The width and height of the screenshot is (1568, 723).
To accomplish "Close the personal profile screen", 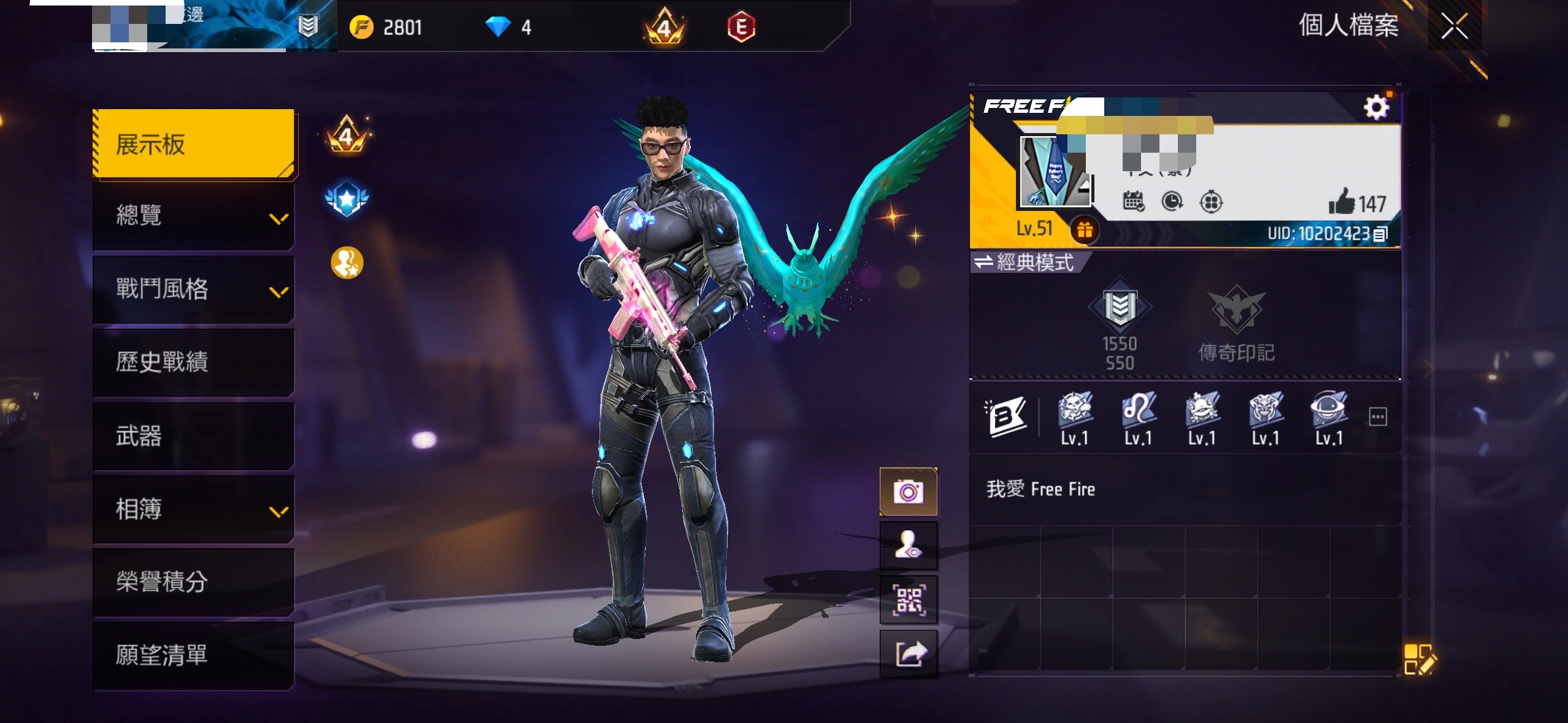I will (1454, 26).
